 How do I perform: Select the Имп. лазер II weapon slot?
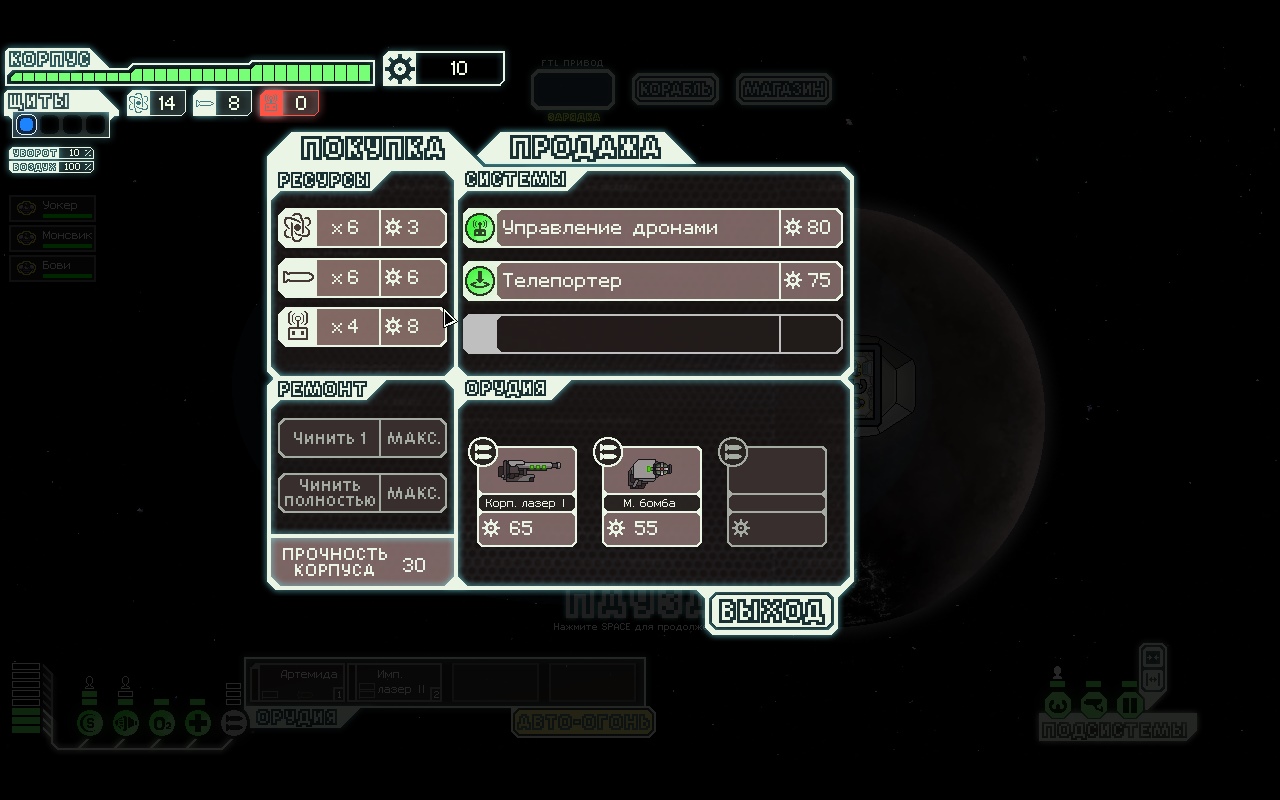click(395, 682)
